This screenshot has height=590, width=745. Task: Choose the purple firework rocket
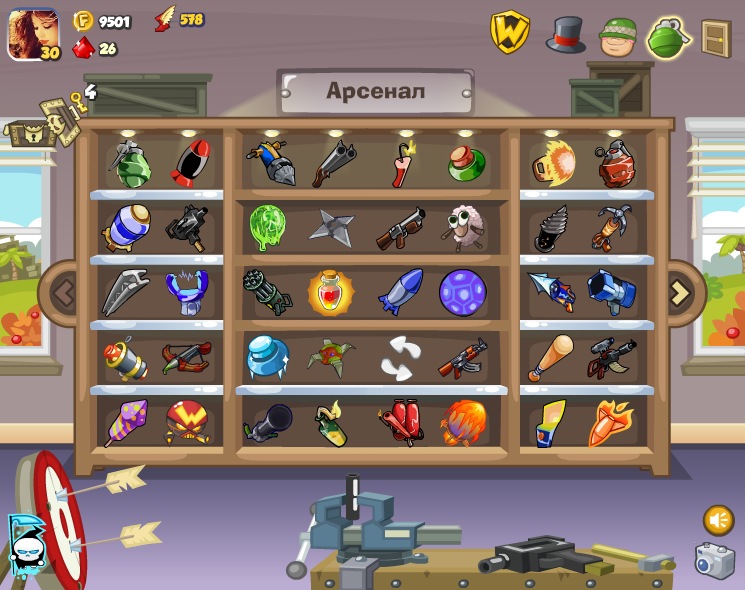127,422
